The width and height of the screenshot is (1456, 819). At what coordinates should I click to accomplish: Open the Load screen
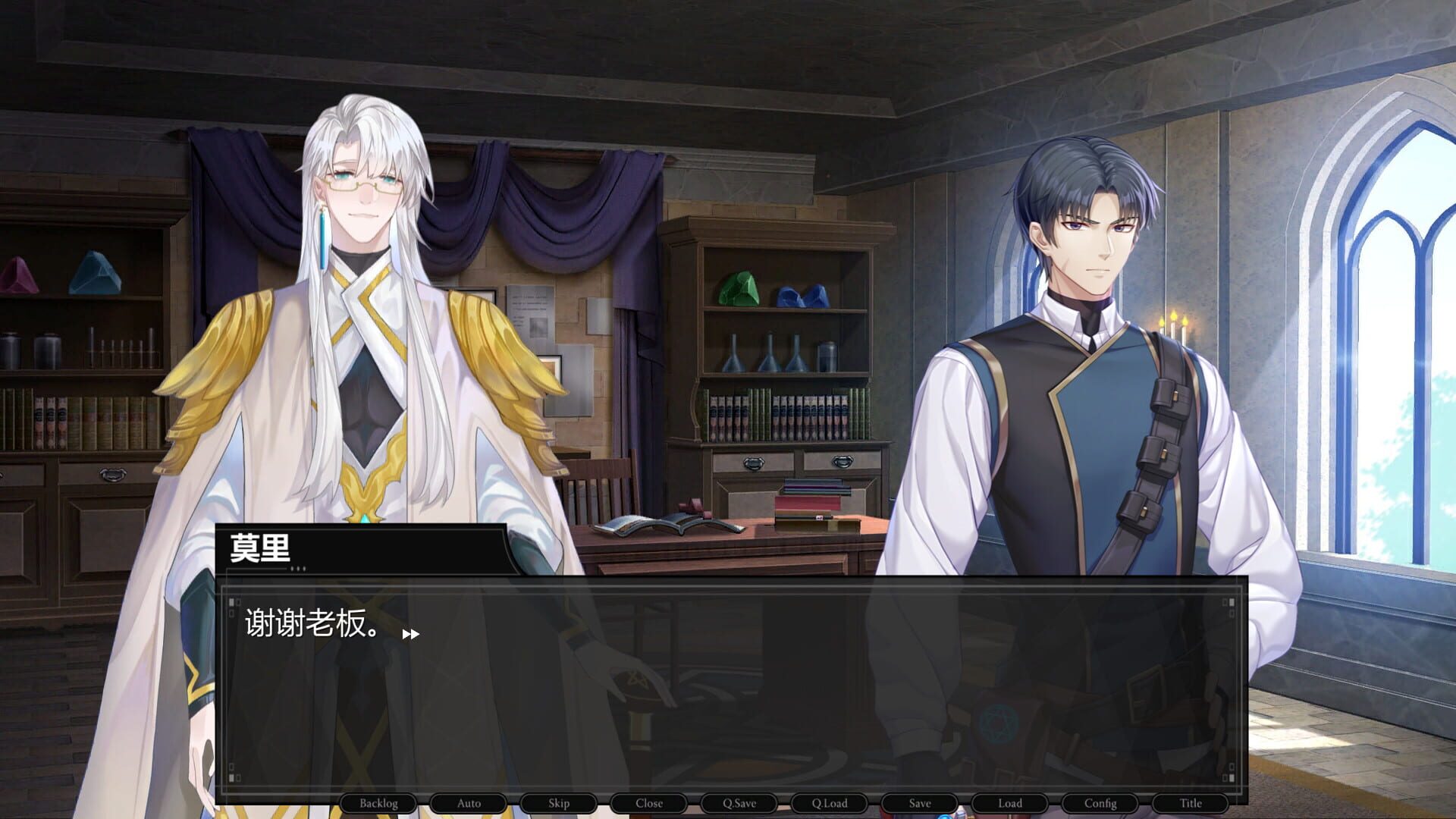[x=1009, y=803]
